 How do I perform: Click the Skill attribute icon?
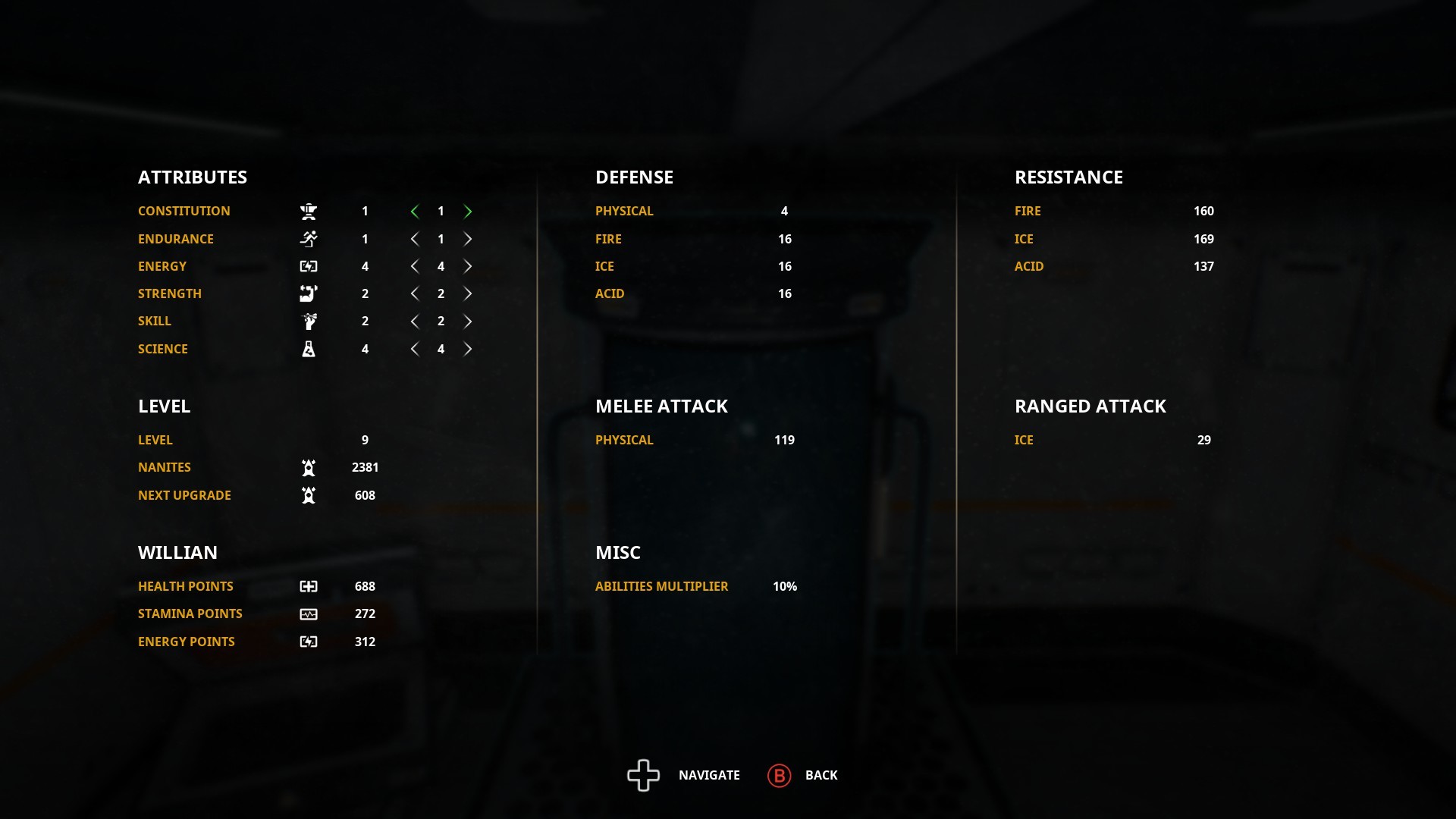tap(309, 321)
